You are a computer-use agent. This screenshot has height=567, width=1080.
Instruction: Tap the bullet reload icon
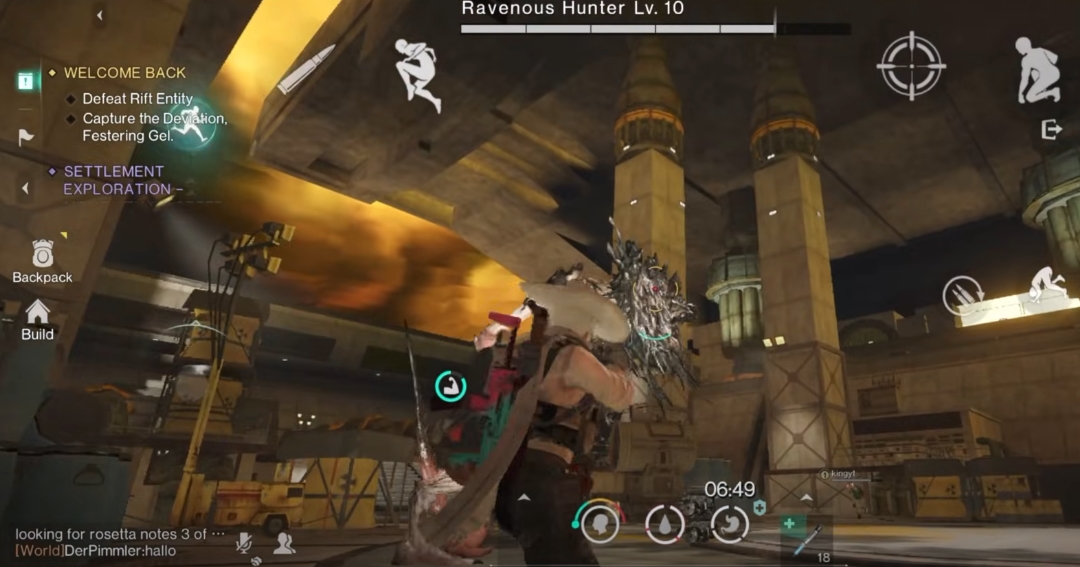(305, 69)
